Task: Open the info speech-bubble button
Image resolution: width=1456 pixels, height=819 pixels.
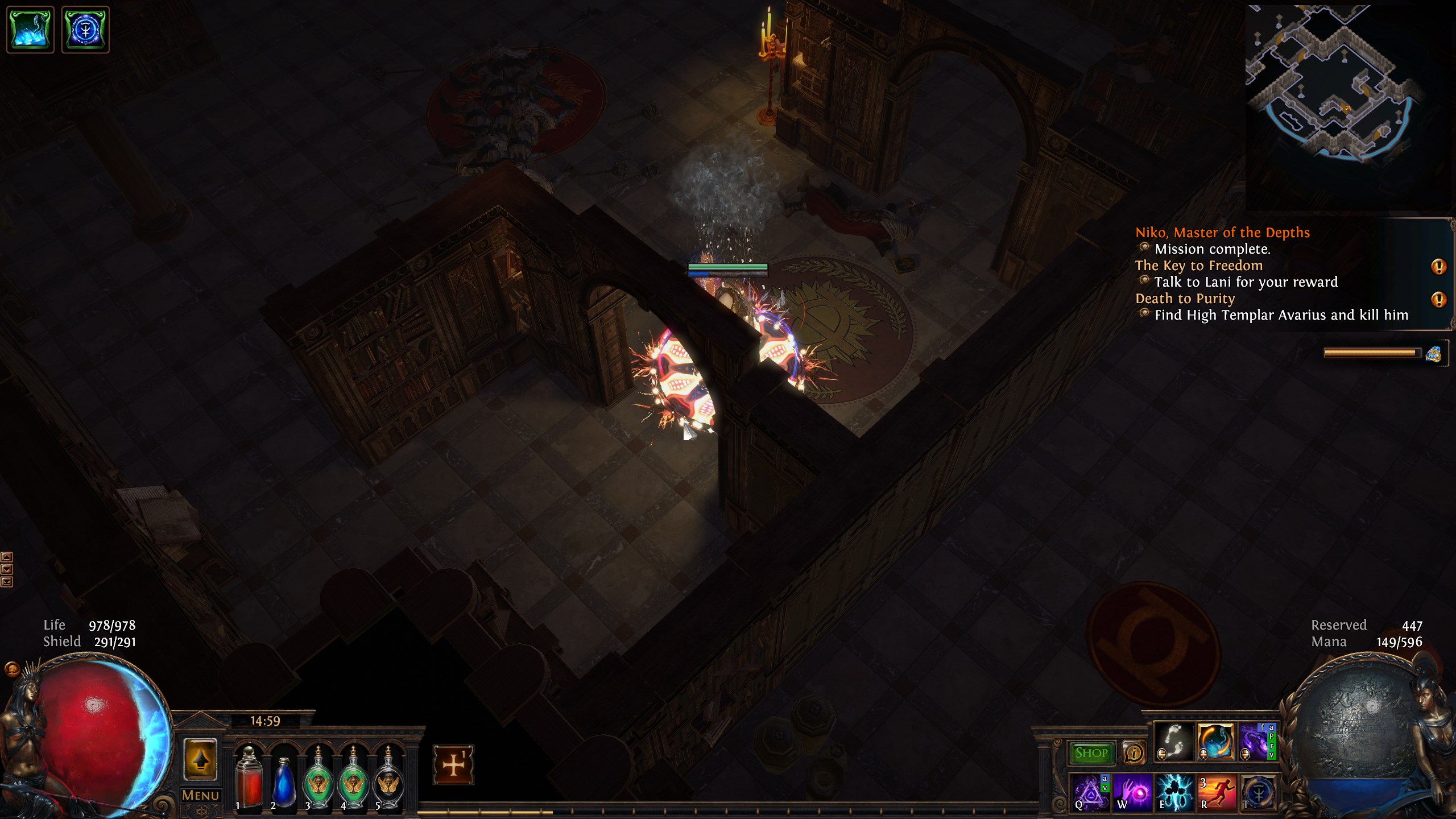Action: coord(1133,753)
